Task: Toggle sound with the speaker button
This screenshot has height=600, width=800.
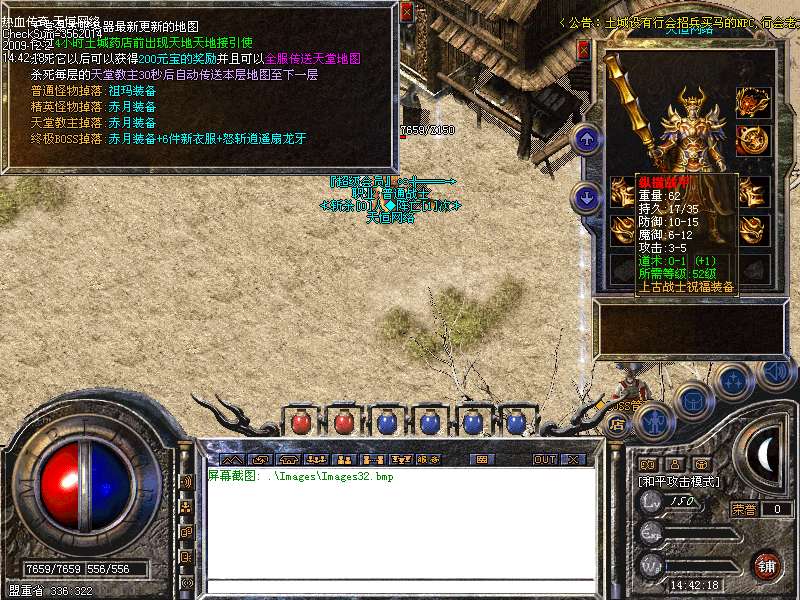Action: 775,370
